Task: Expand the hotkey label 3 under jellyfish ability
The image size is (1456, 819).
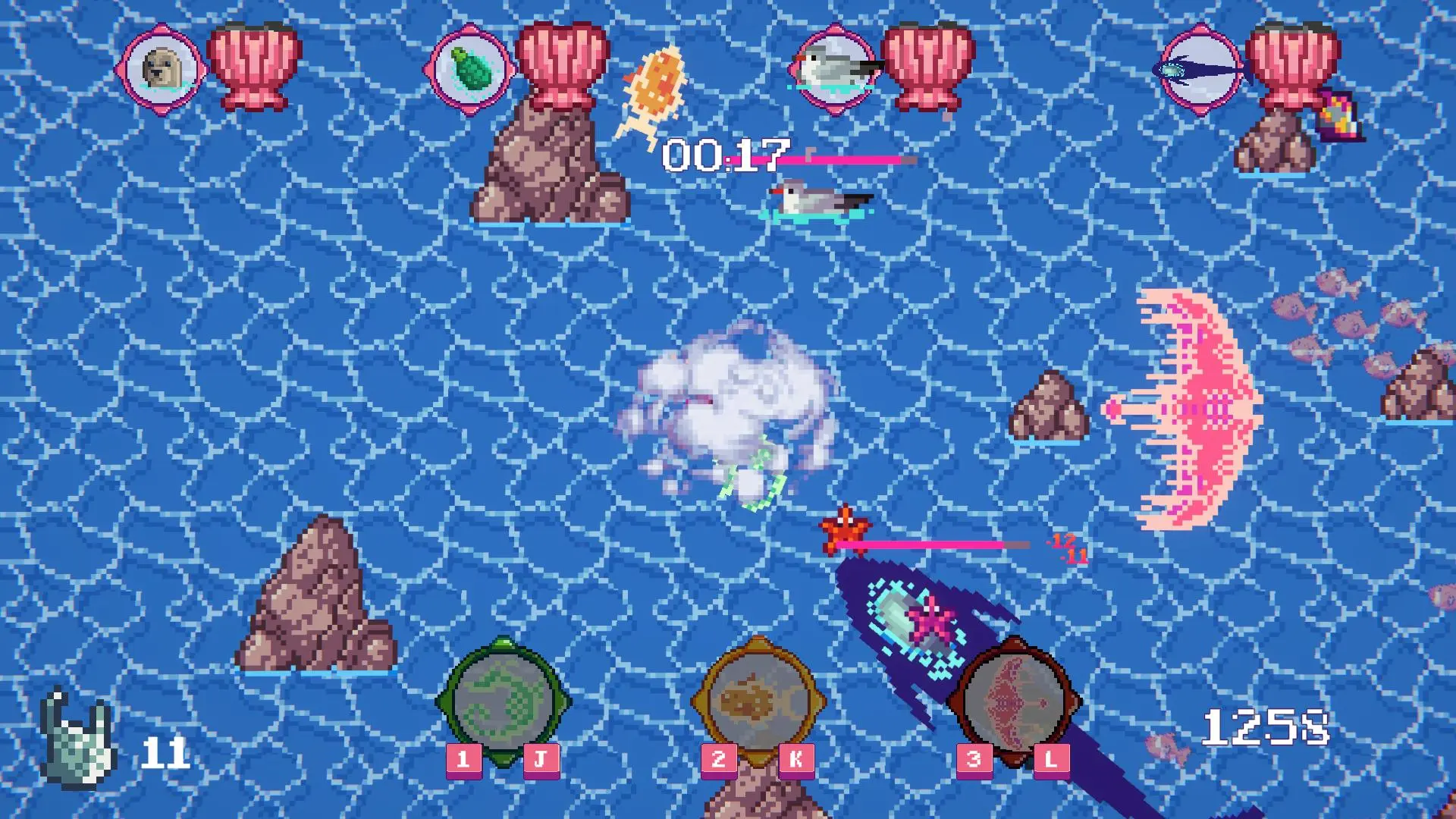Action: [x=973, y=758]
